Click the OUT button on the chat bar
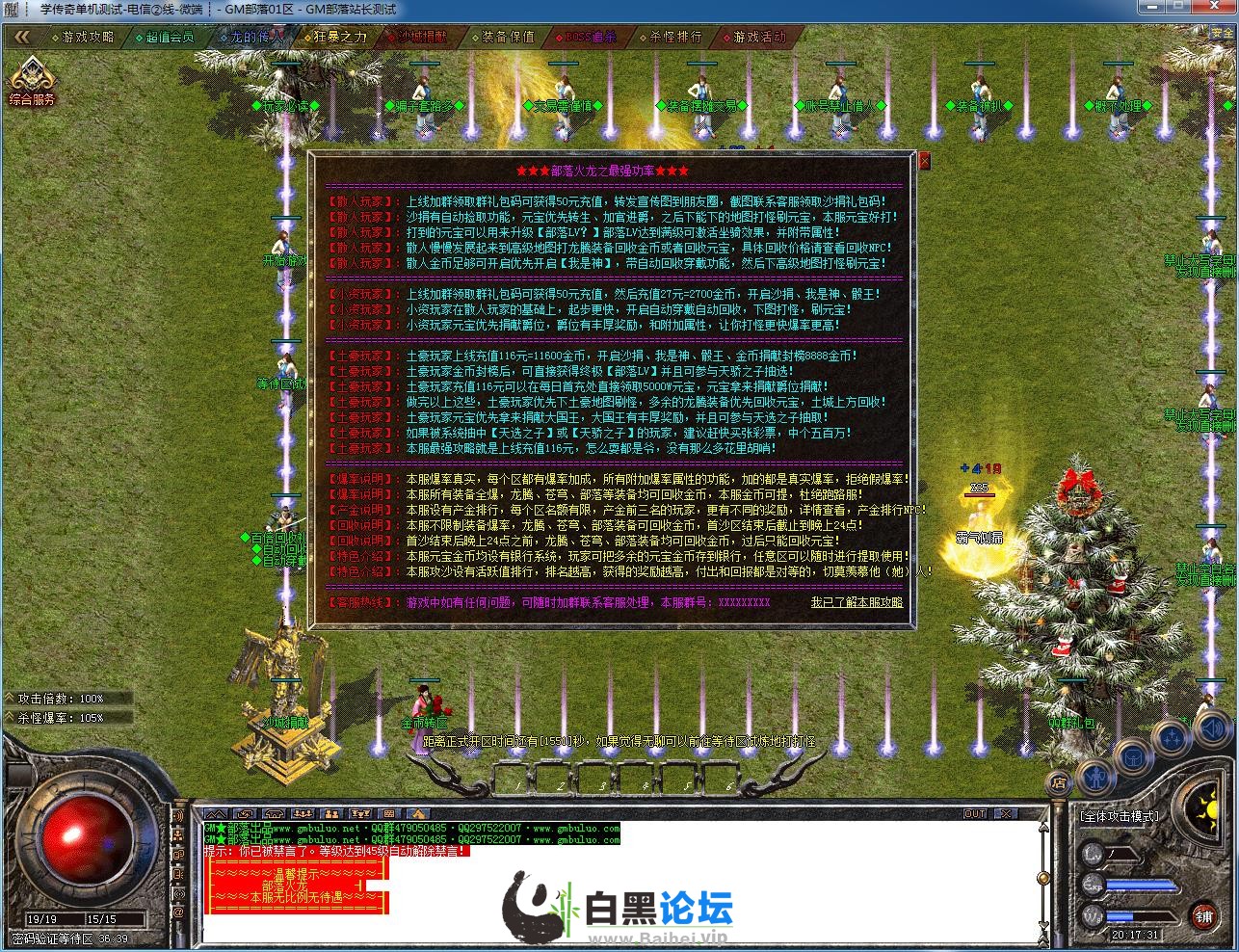 point(975,812)
